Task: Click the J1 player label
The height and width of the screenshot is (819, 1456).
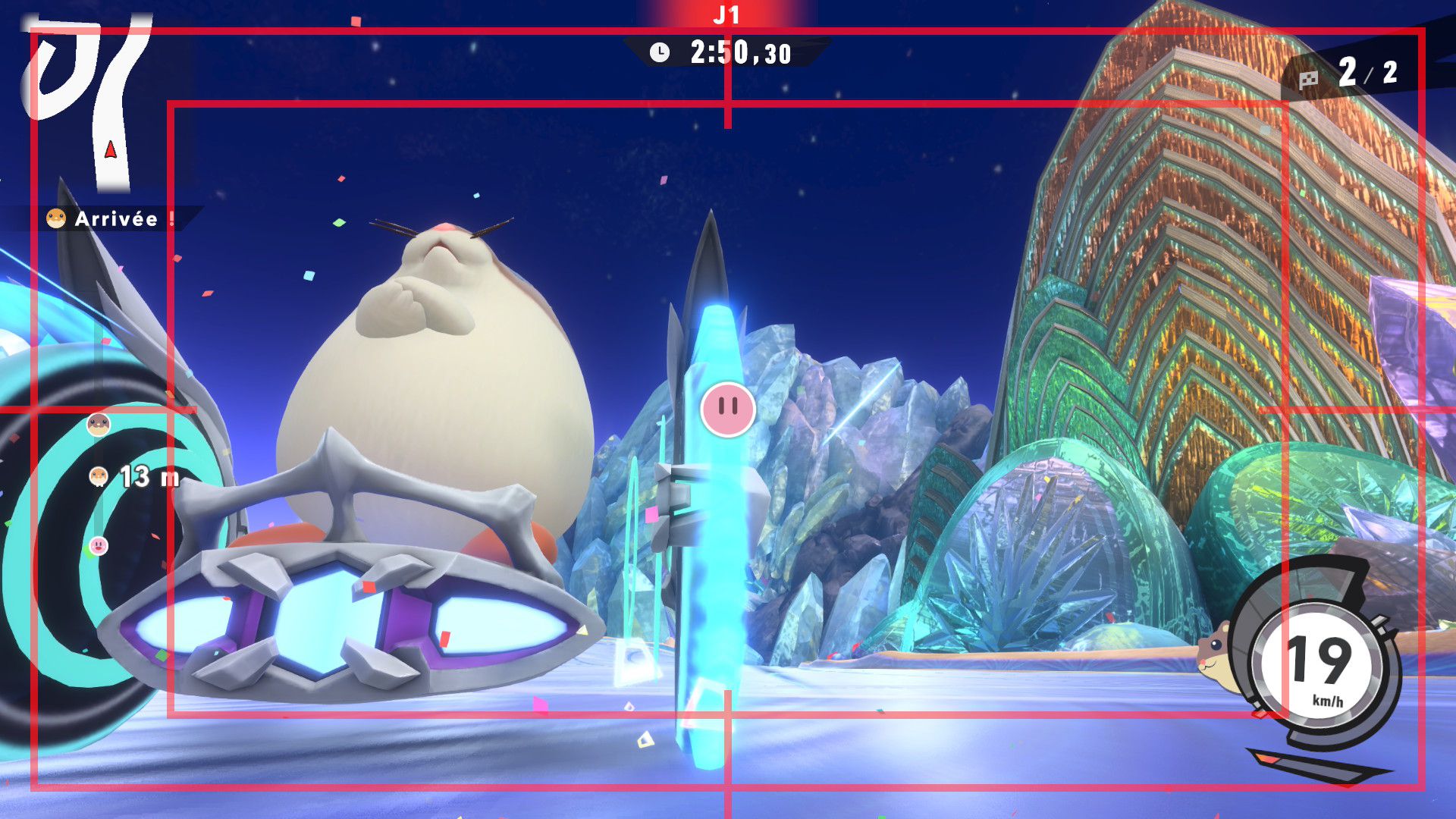Action: pyautogui.click(x=726, y=14)
